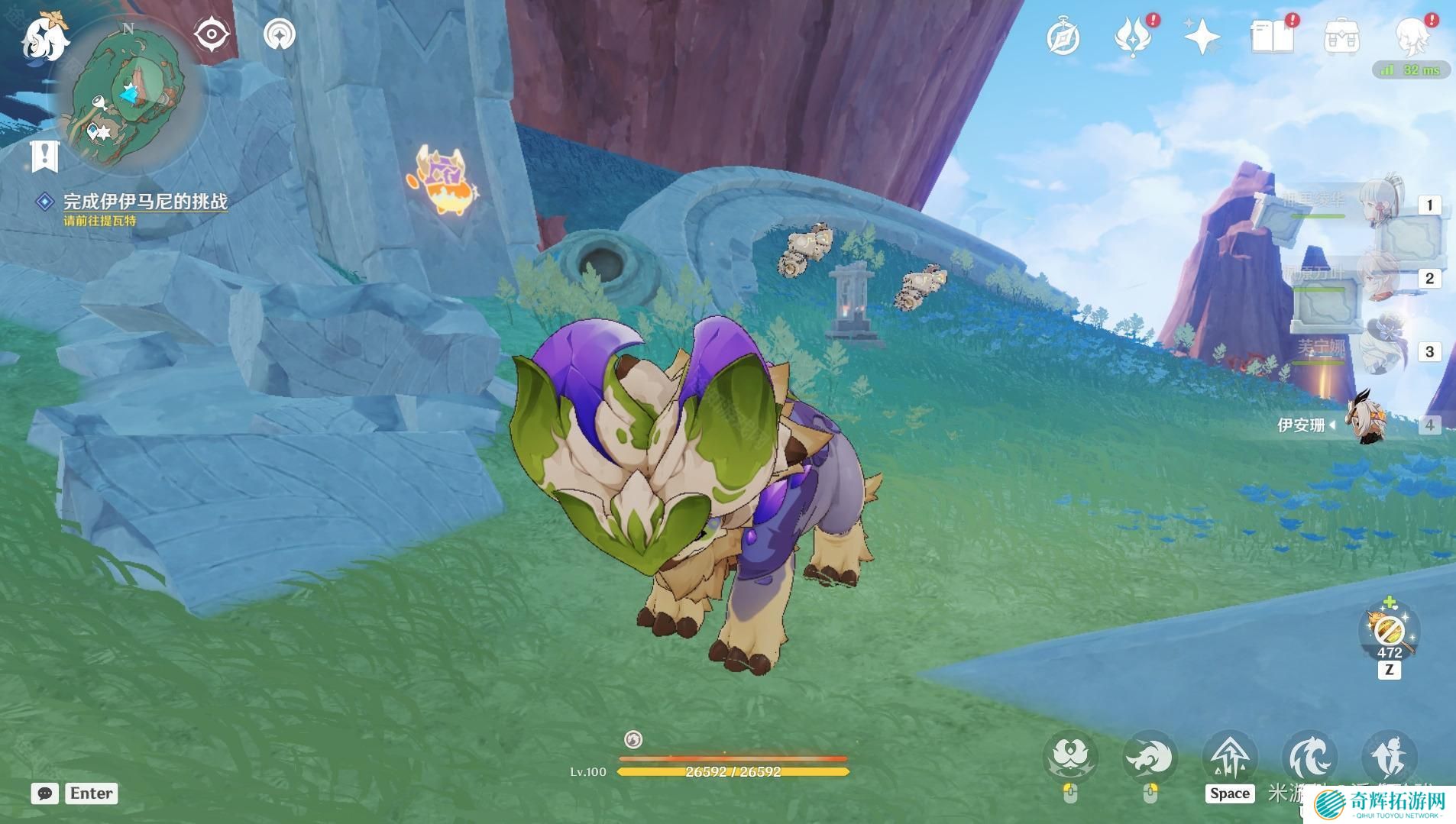Open the Paimon menu icon
This screenshot has height=824, width=1456.
click(x=44, y=37)
